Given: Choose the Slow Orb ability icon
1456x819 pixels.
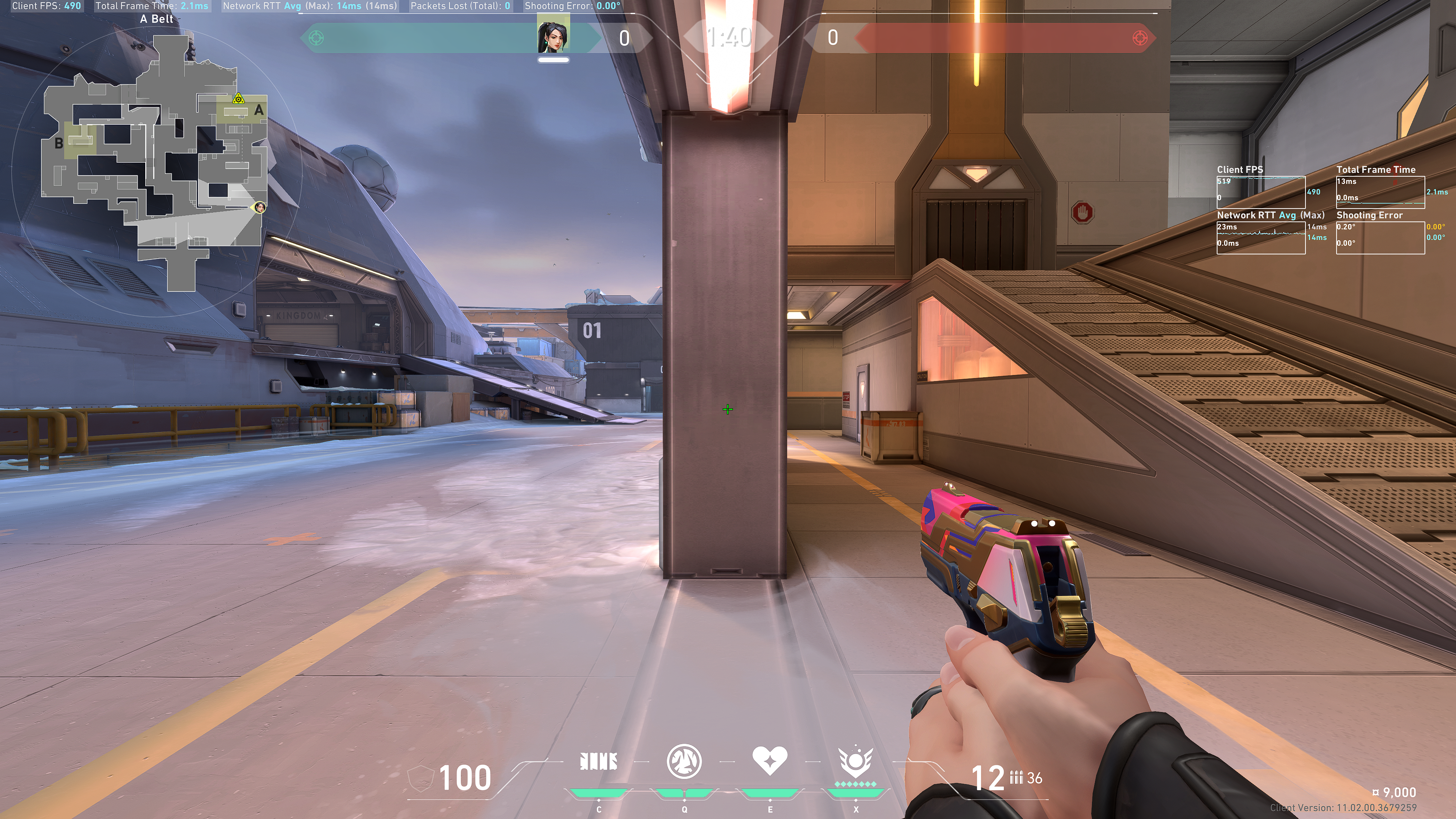Looking at the screenshot, I should [x=684, y=761].
